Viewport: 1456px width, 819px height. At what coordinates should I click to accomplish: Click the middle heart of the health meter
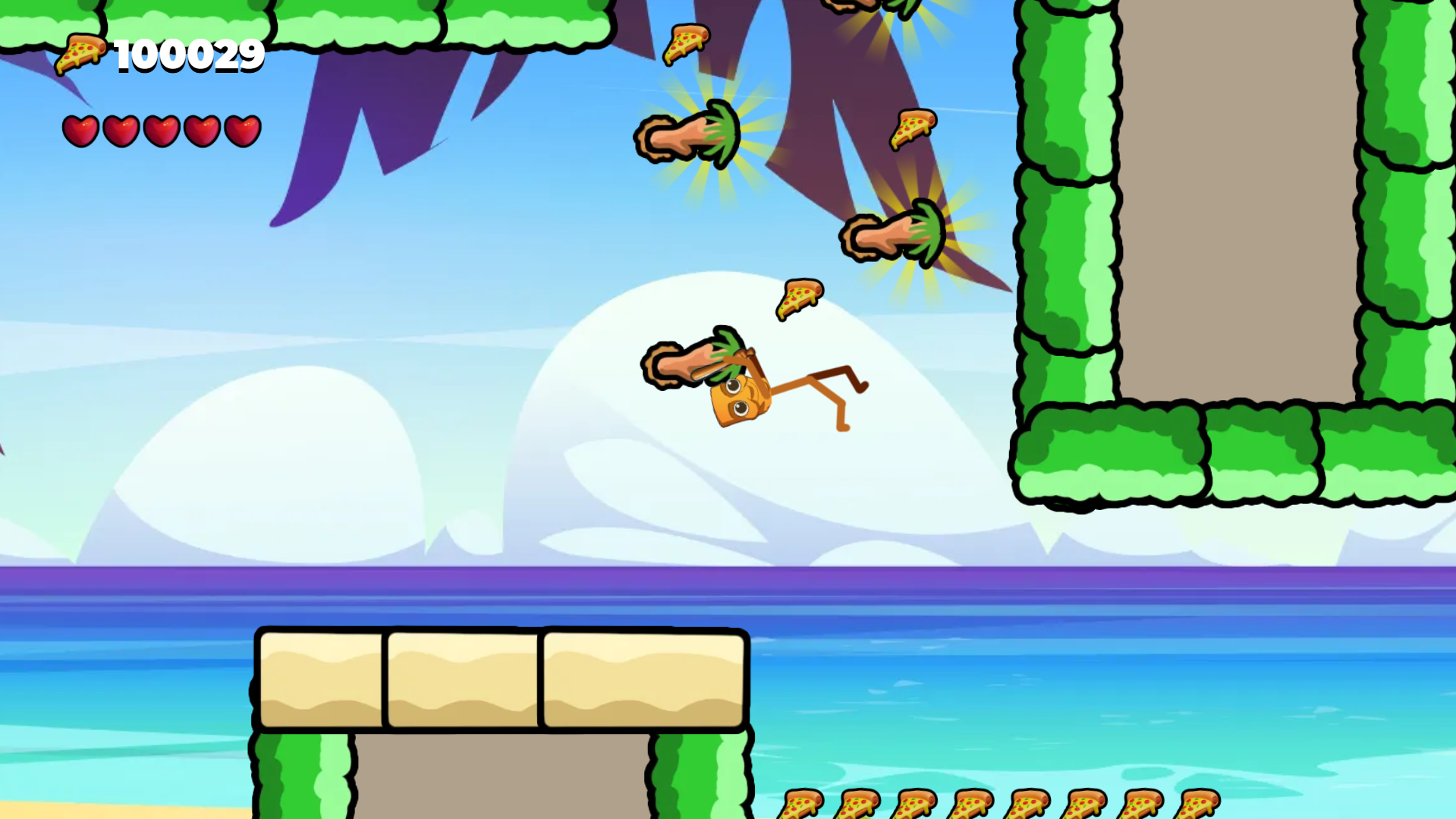pos(161,129)
